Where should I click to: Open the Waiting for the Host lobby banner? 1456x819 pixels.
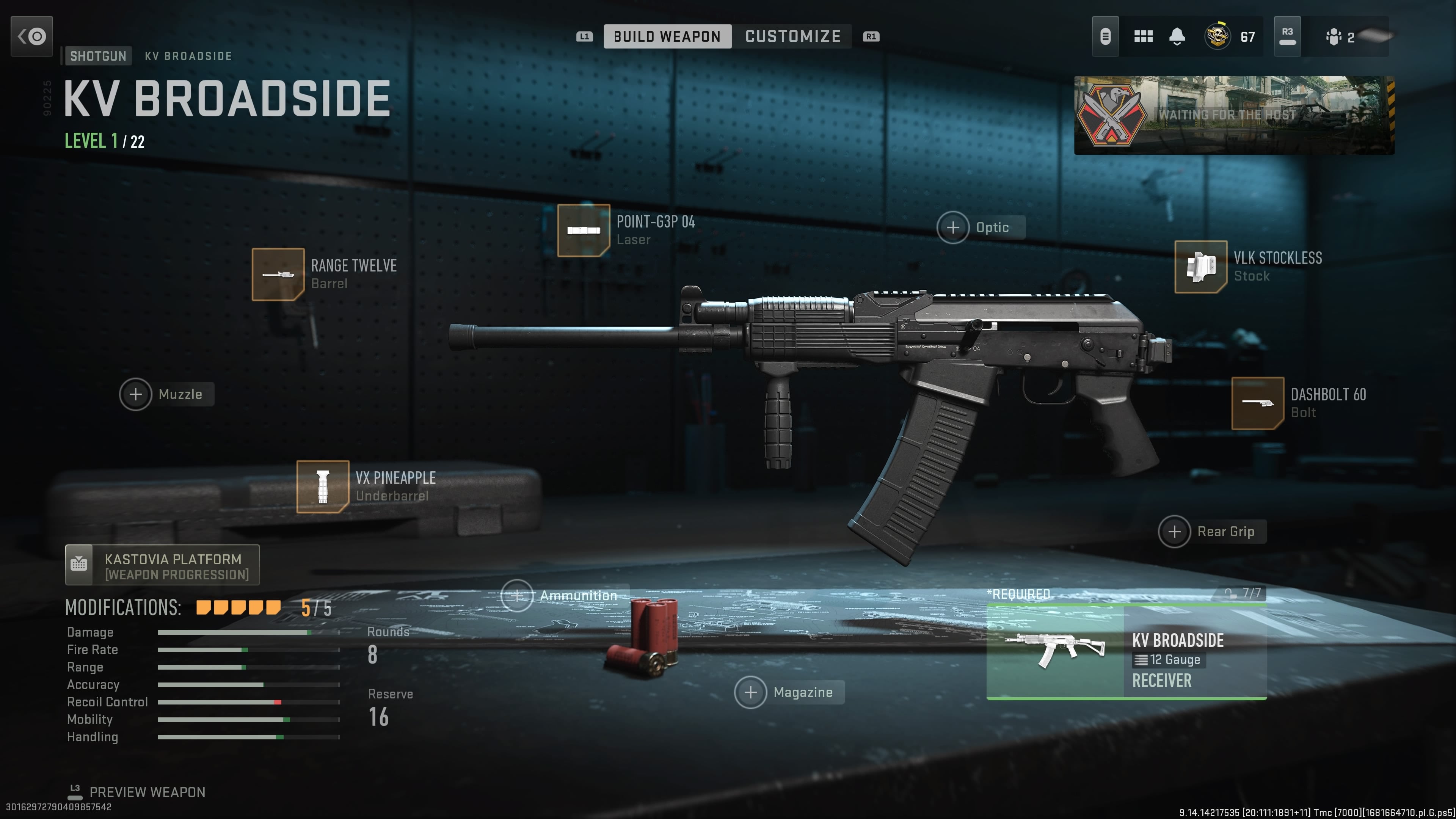(1234, 115)
